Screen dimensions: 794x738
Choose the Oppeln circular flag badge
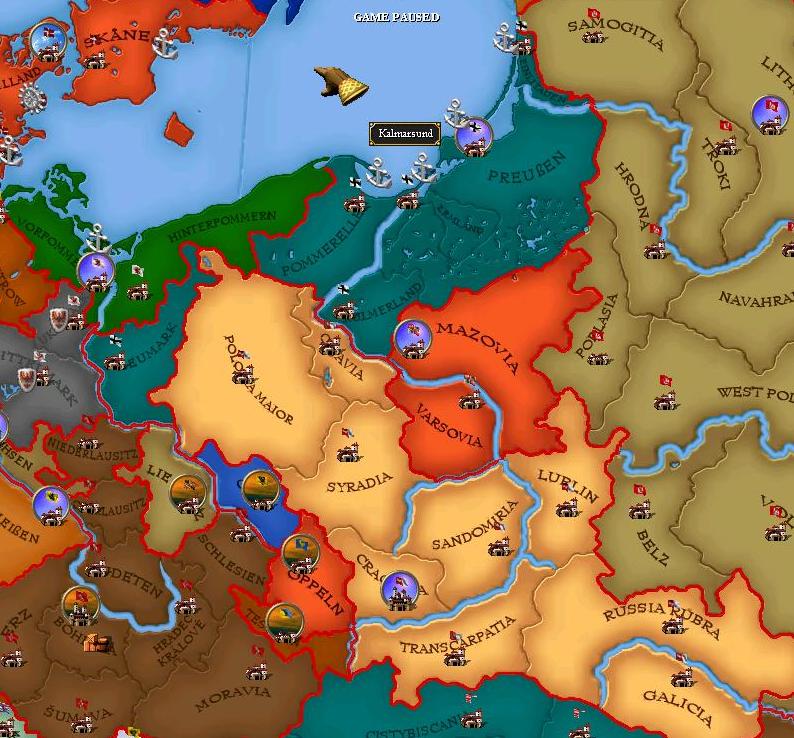[299, 551]
